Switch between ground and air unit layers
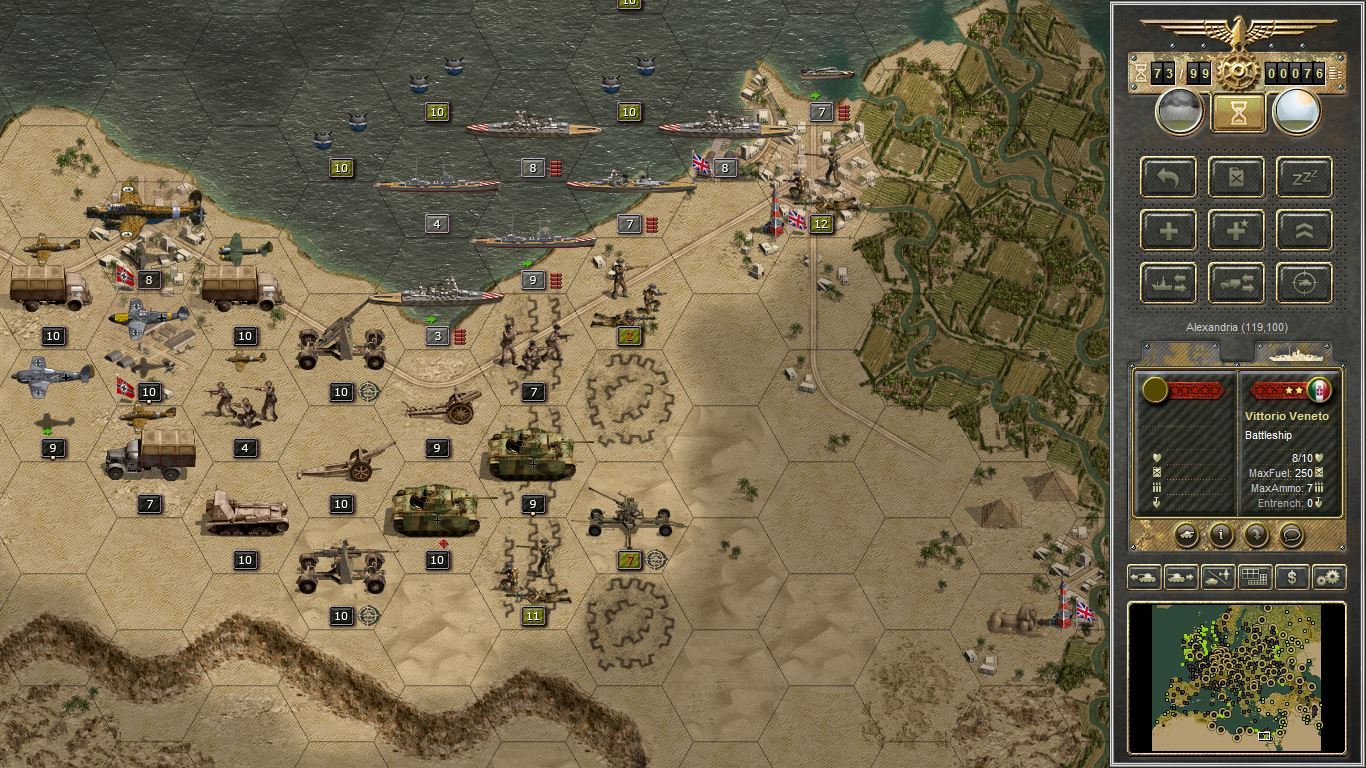 click(1218, 577)
